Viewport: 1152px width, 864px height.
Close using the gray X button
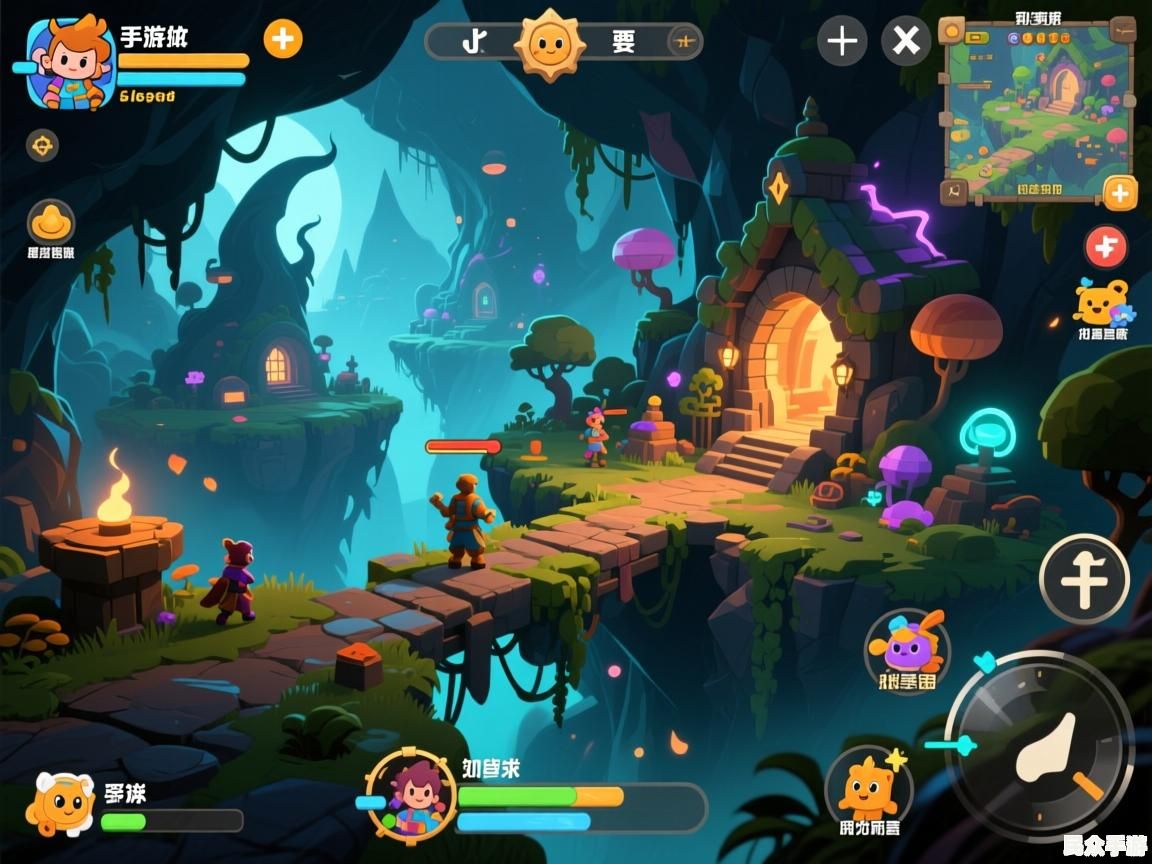(906, 41)
